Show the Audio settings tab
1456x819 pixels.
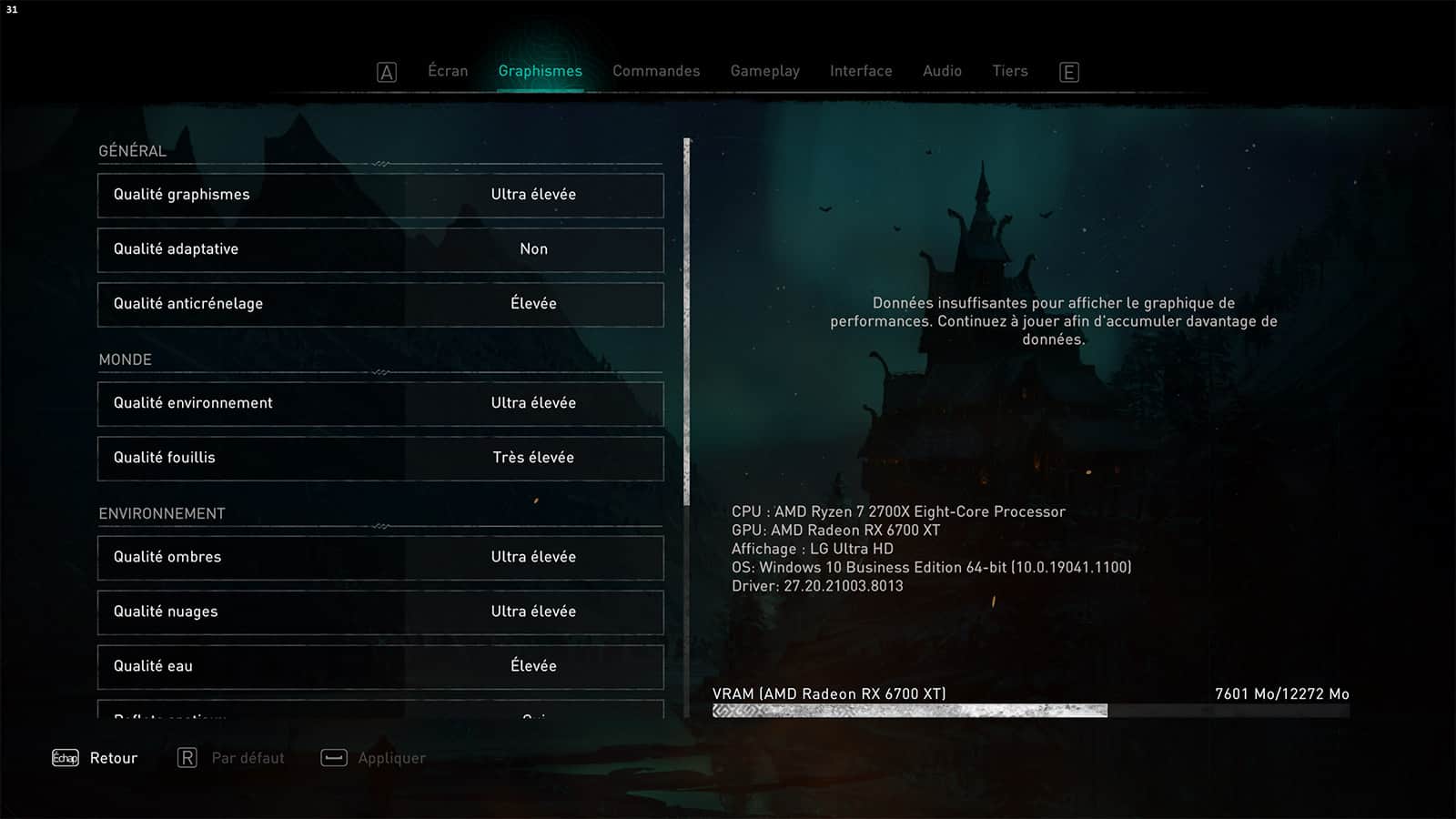pyautogui.click(x=942, y=71)
